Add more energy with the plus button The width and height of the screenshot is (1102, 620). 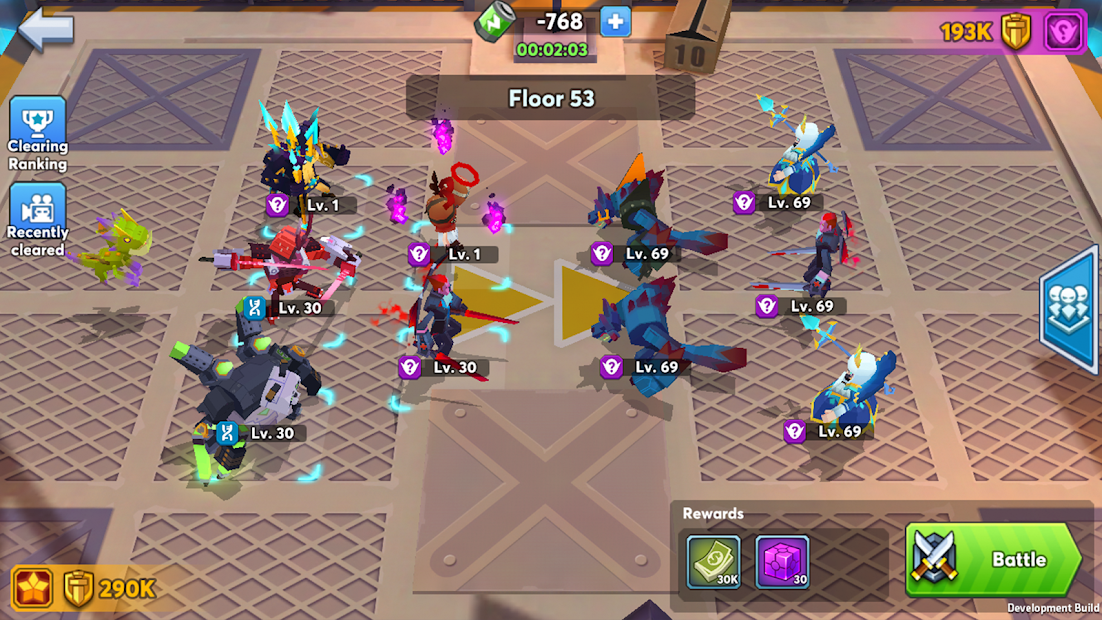tap(616, 21)
